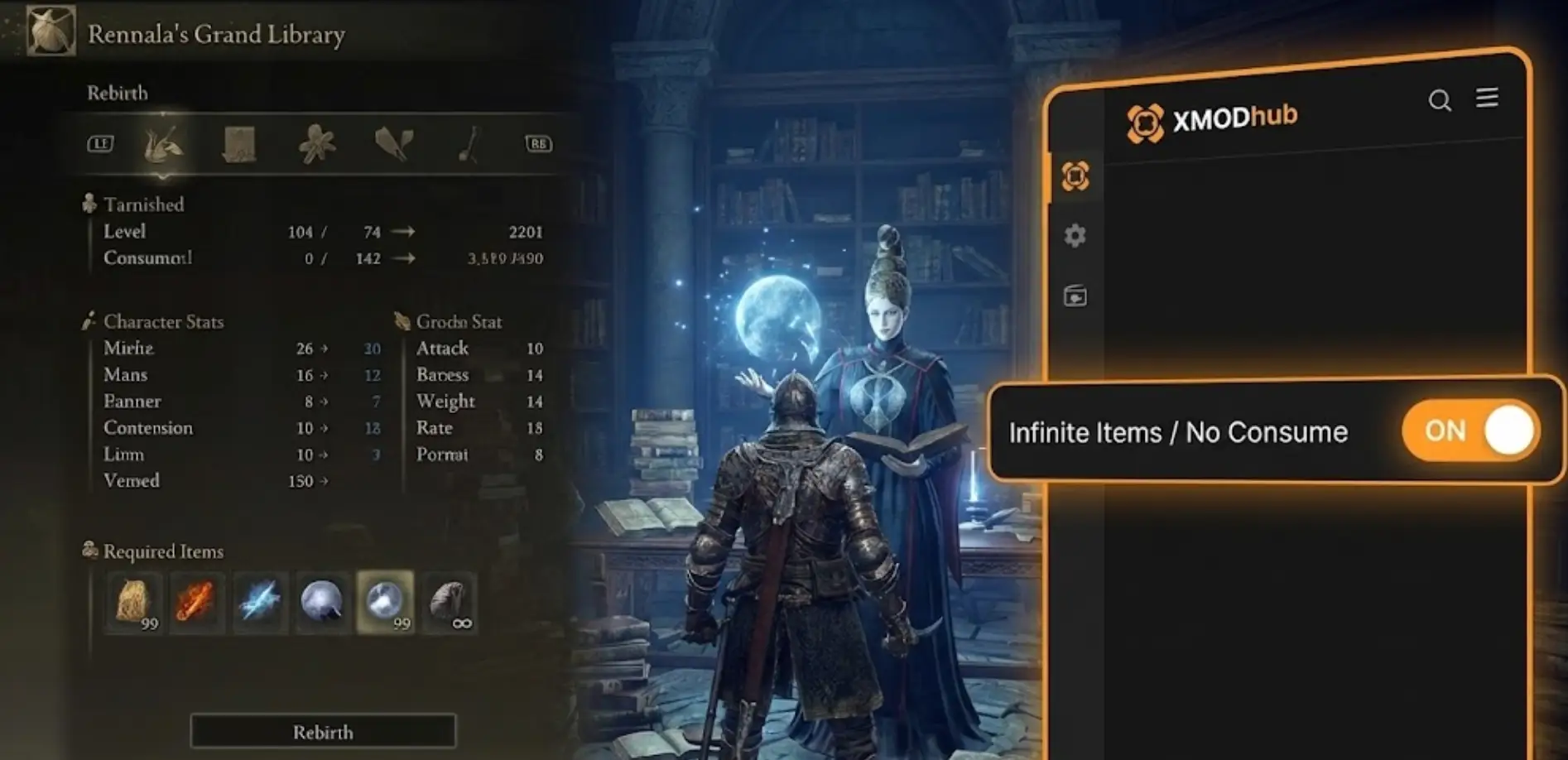Screen dimensions: 1568x760
Task: Toggle the Tarnished character stats view
Action: coord(141,204)
